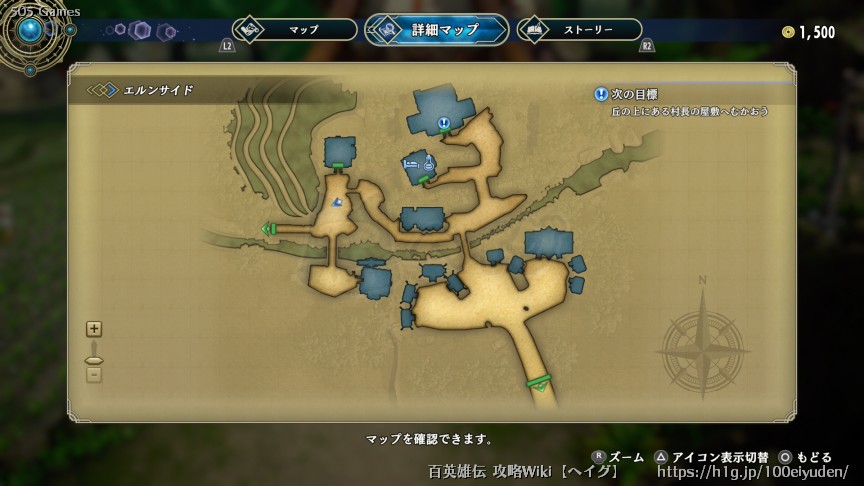This screenshot has width=864, height=486.
Task: Switch to the マップ tab
Action: [x=294, y=30]
